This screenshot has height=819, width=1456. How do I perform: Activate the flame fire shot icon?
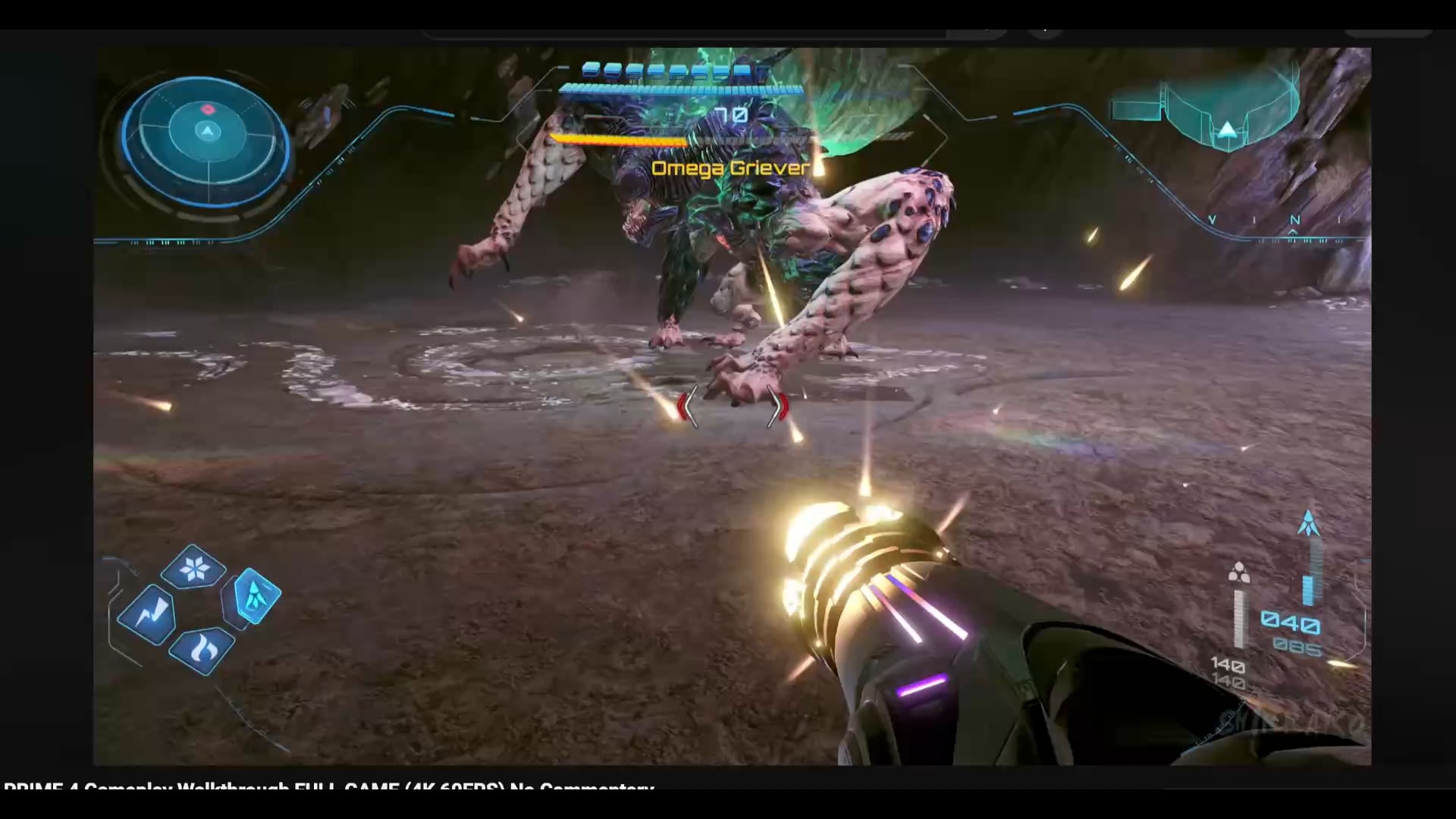(x=202, y=650)
